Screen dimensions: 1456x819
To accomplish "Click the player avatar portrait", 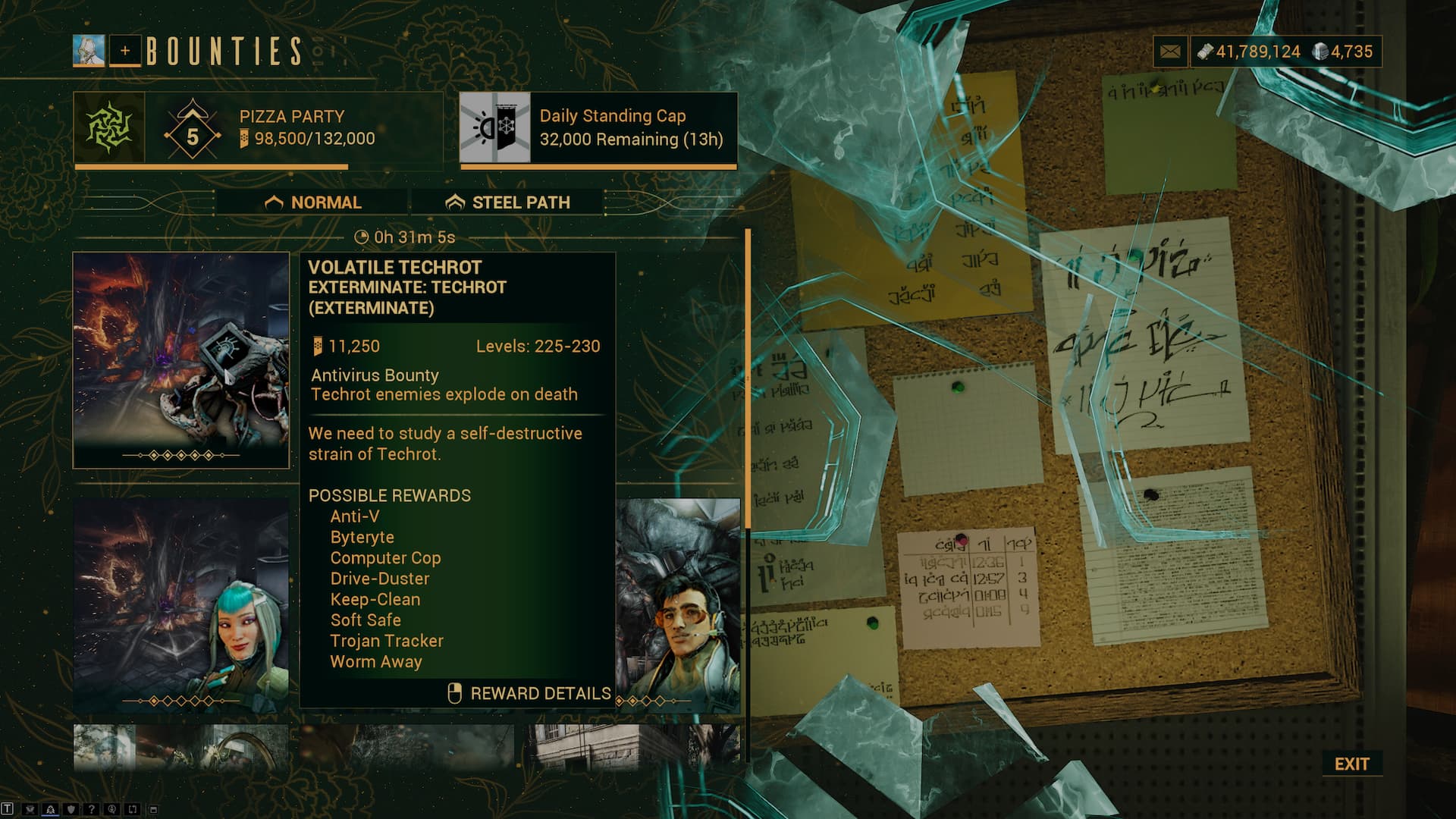I will point(89,51).
